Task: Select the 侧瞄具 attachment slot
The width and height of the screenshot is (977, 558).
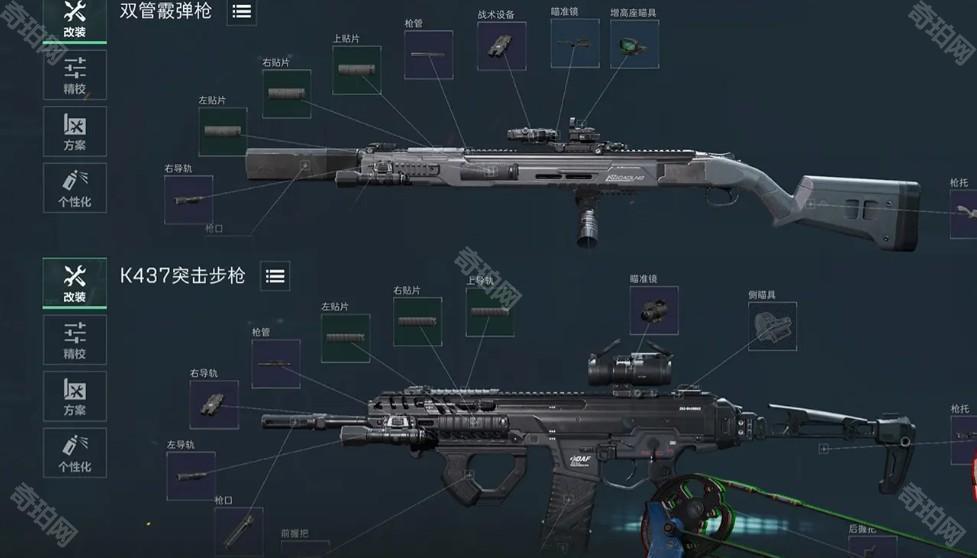Action: coord(773,326)
